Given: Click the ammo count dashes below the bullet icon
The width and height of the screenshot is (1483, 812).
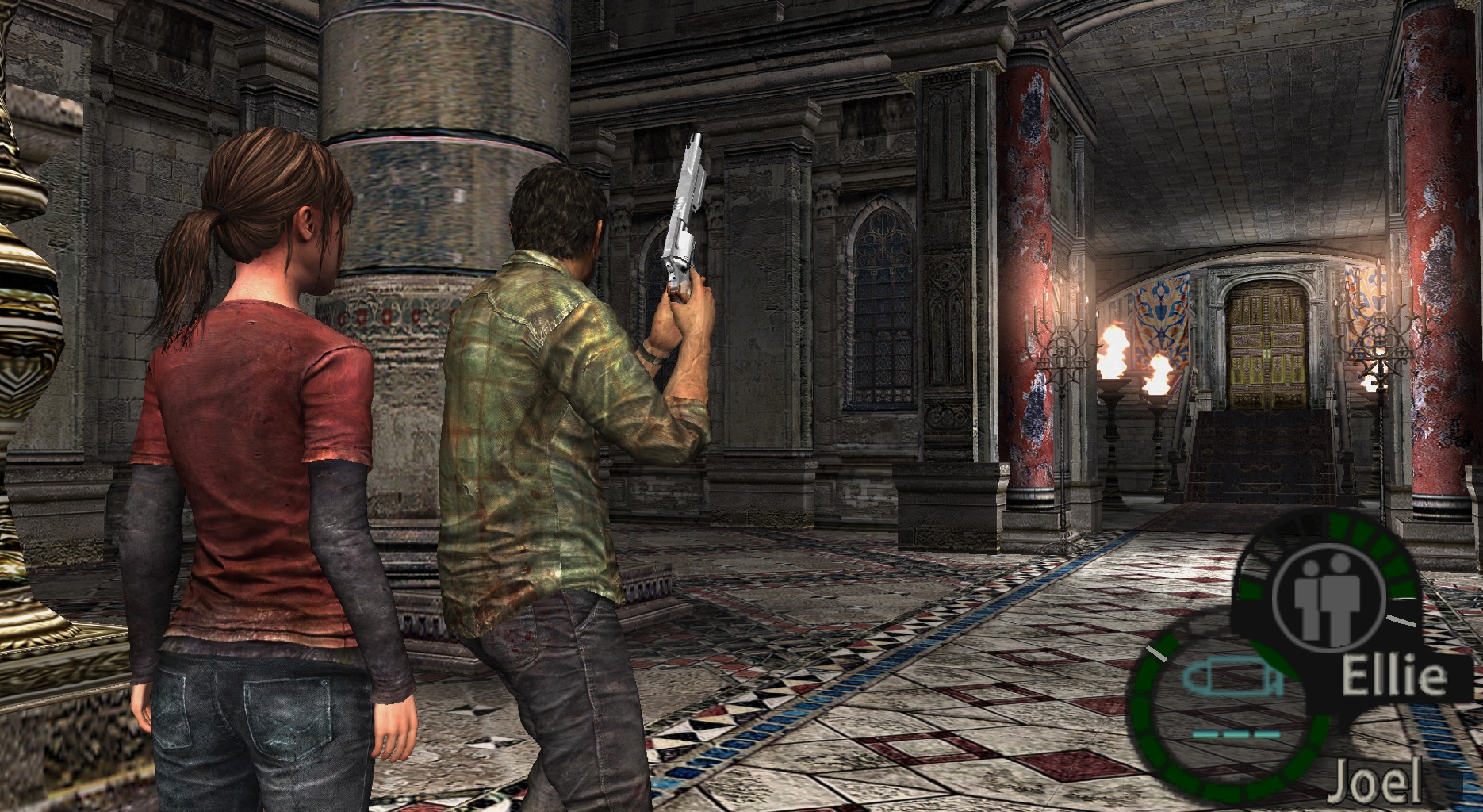Looking at the screenshot, I should [x=1236, y=733].
